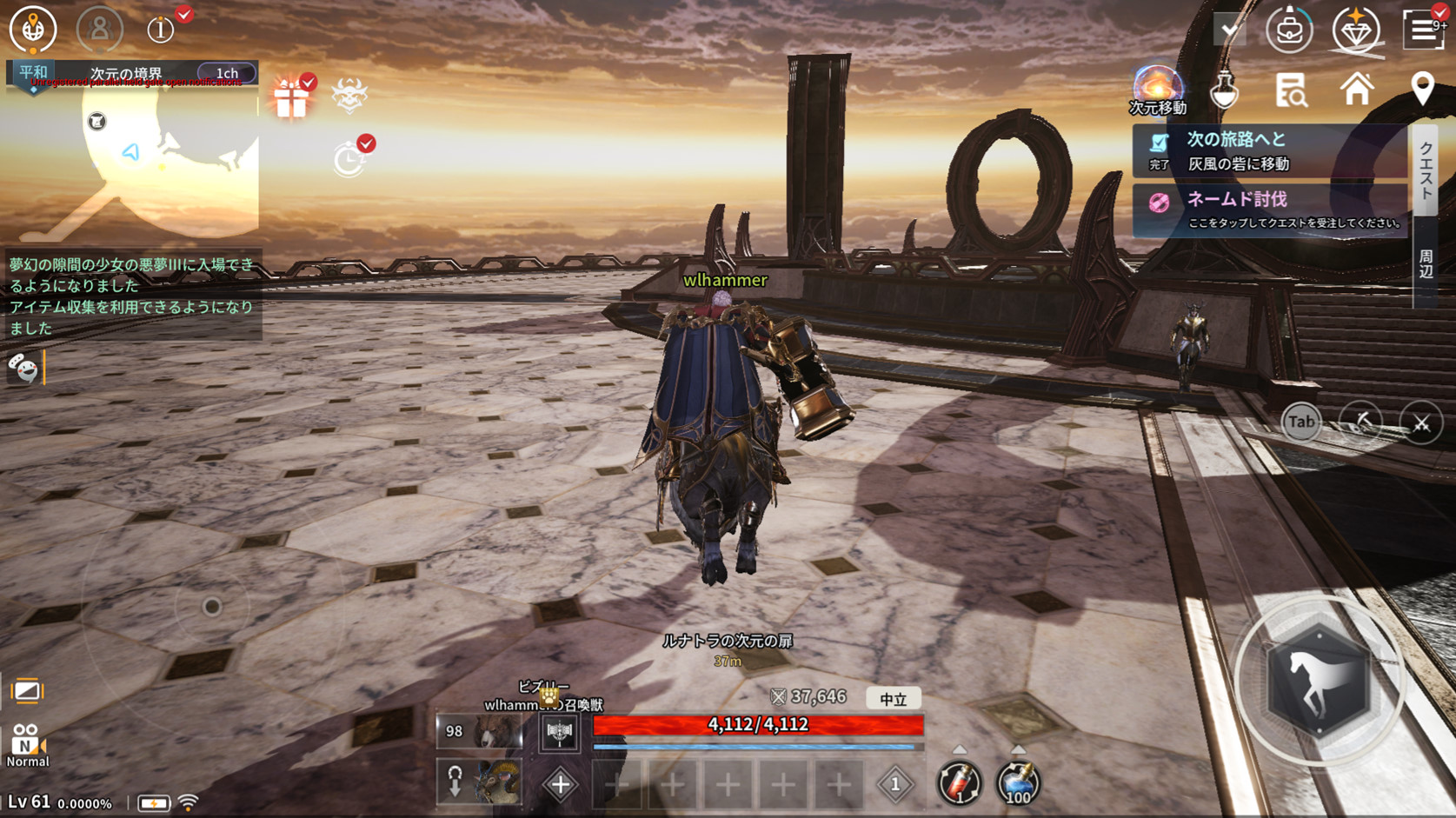Click the house return-home icon
The height and width of the screenshot is (818, 1456).
(1356, 89)
